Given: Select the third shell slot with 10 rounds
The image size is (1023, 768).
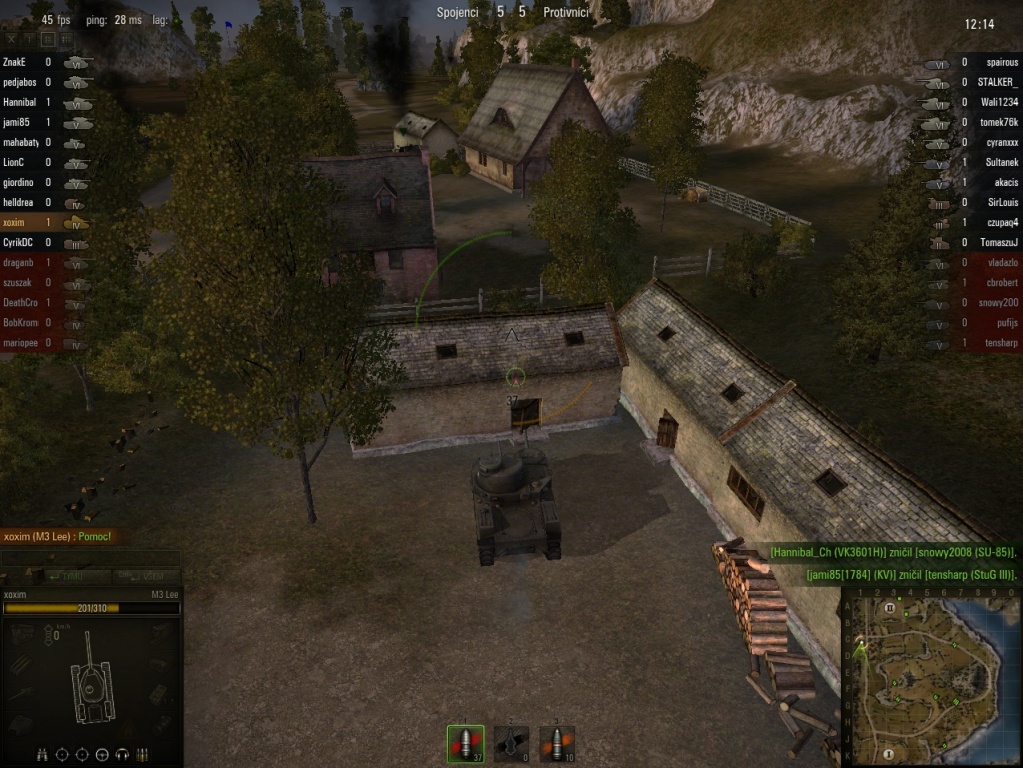Looking at the screenshot, I should tap(557, 743).
